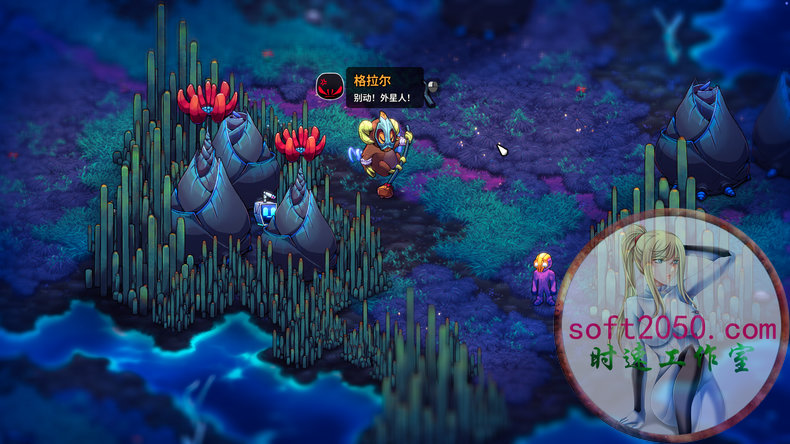This screenshot has width=790, height=444.
Task: Advance Gralr's "别动！外星人！" dialogue bubble
Action: (383, 89)
